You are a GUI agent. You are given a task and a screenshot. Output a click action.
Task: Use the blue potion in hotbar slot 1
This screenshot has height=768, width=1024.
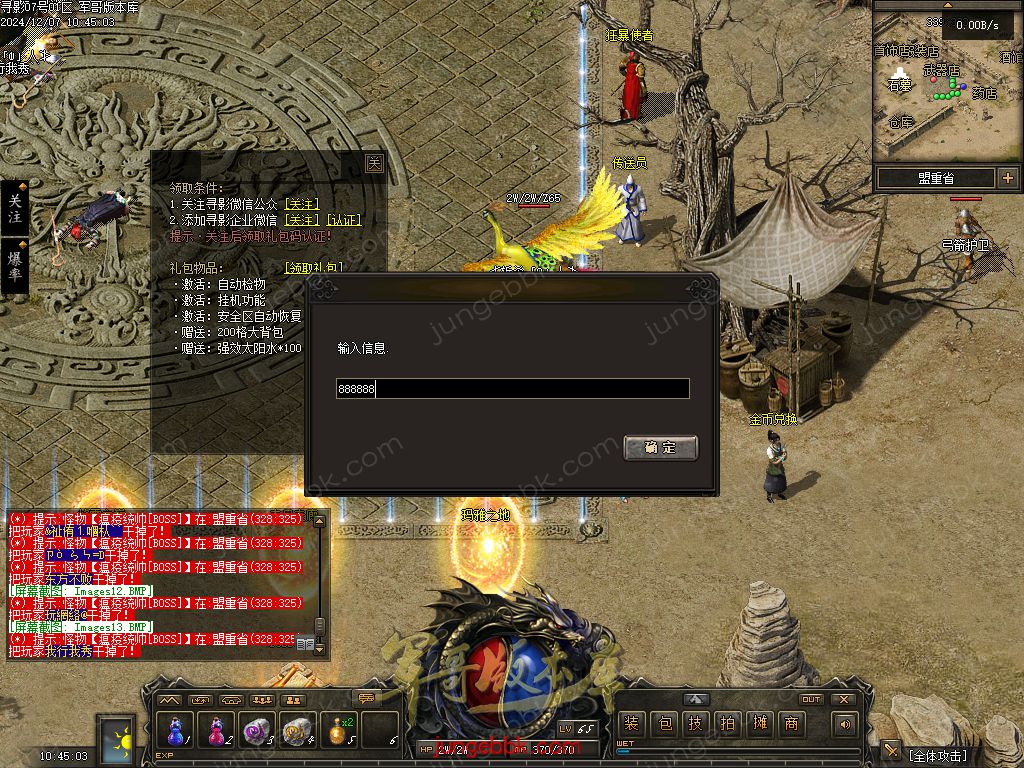point(176,731)
